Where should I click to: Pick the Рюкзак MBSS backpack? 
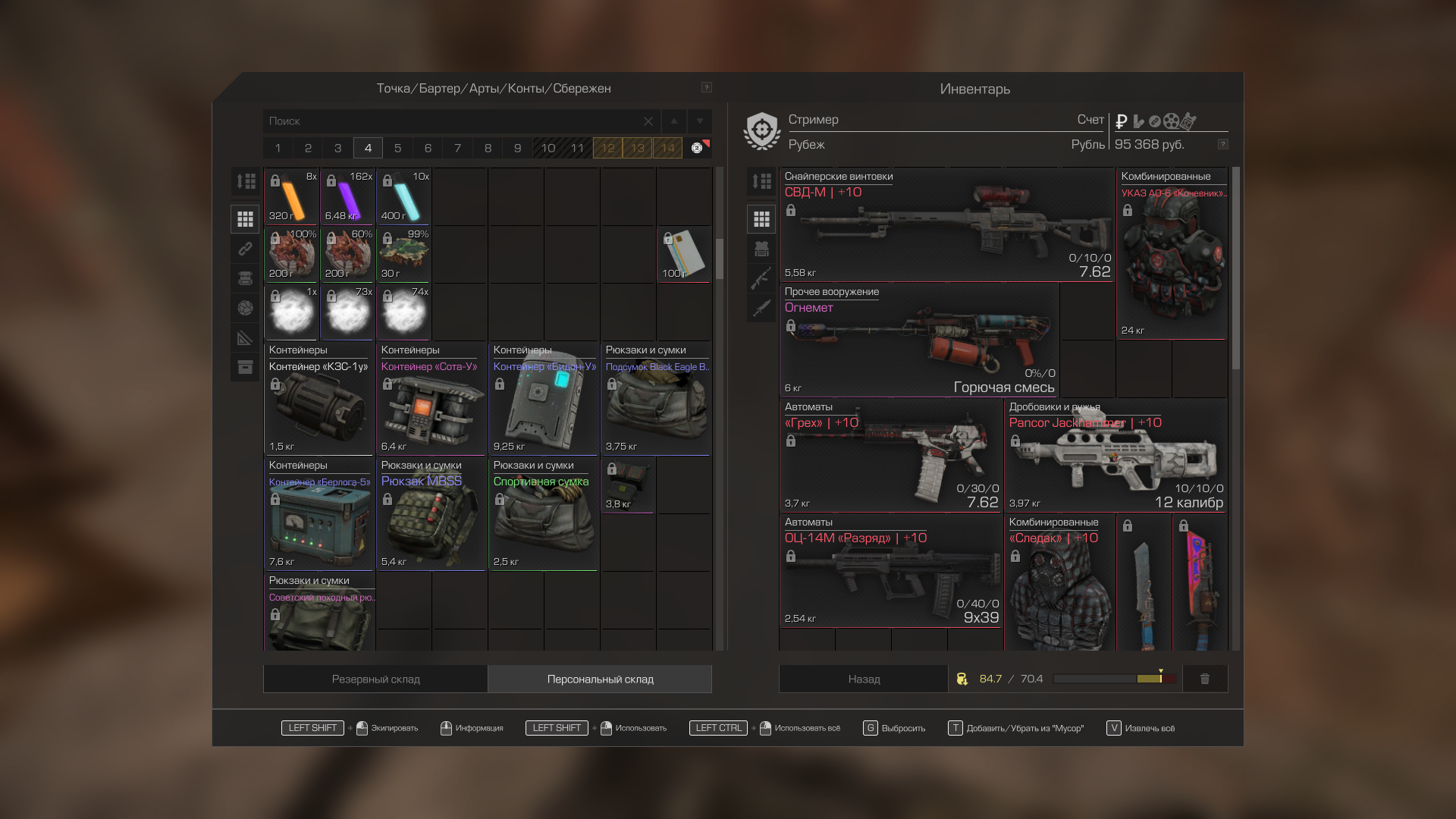tap(431, 515)
